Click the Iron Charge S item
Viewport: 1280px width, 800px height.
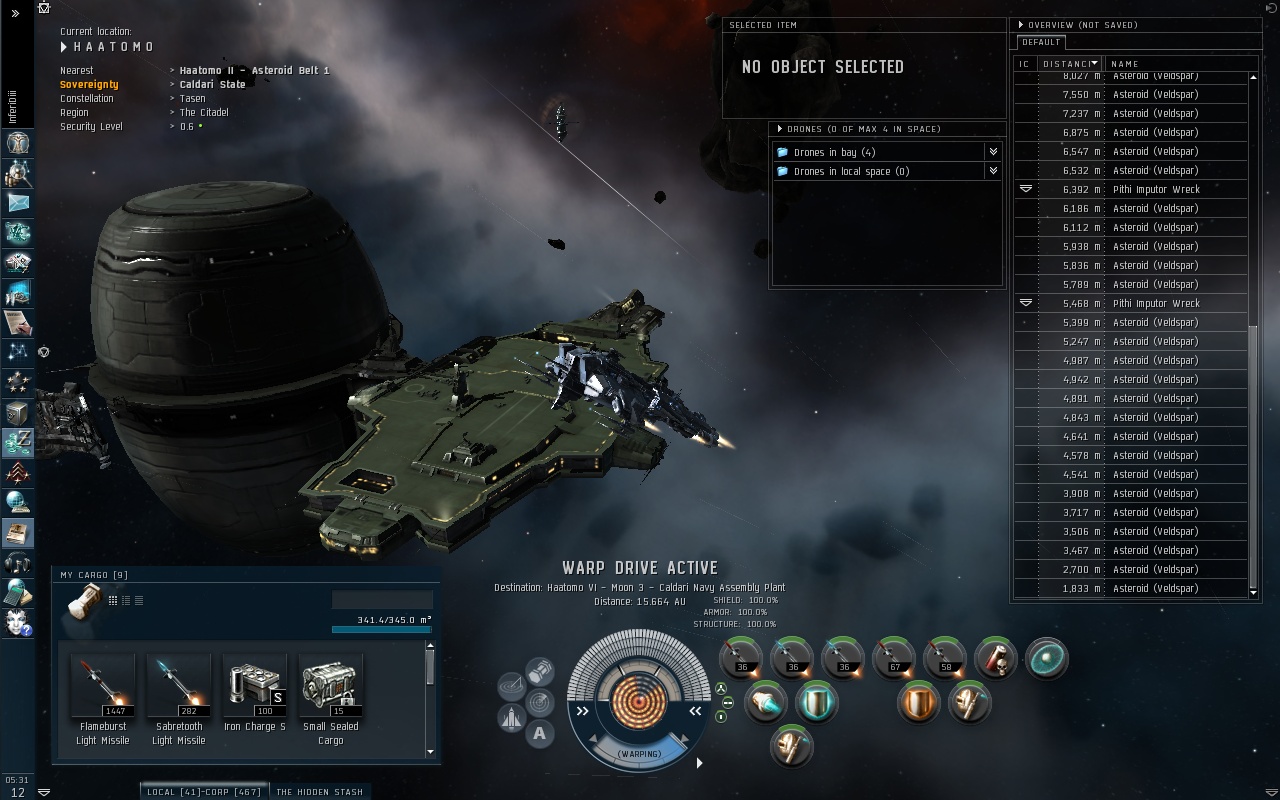pos(254,687)
